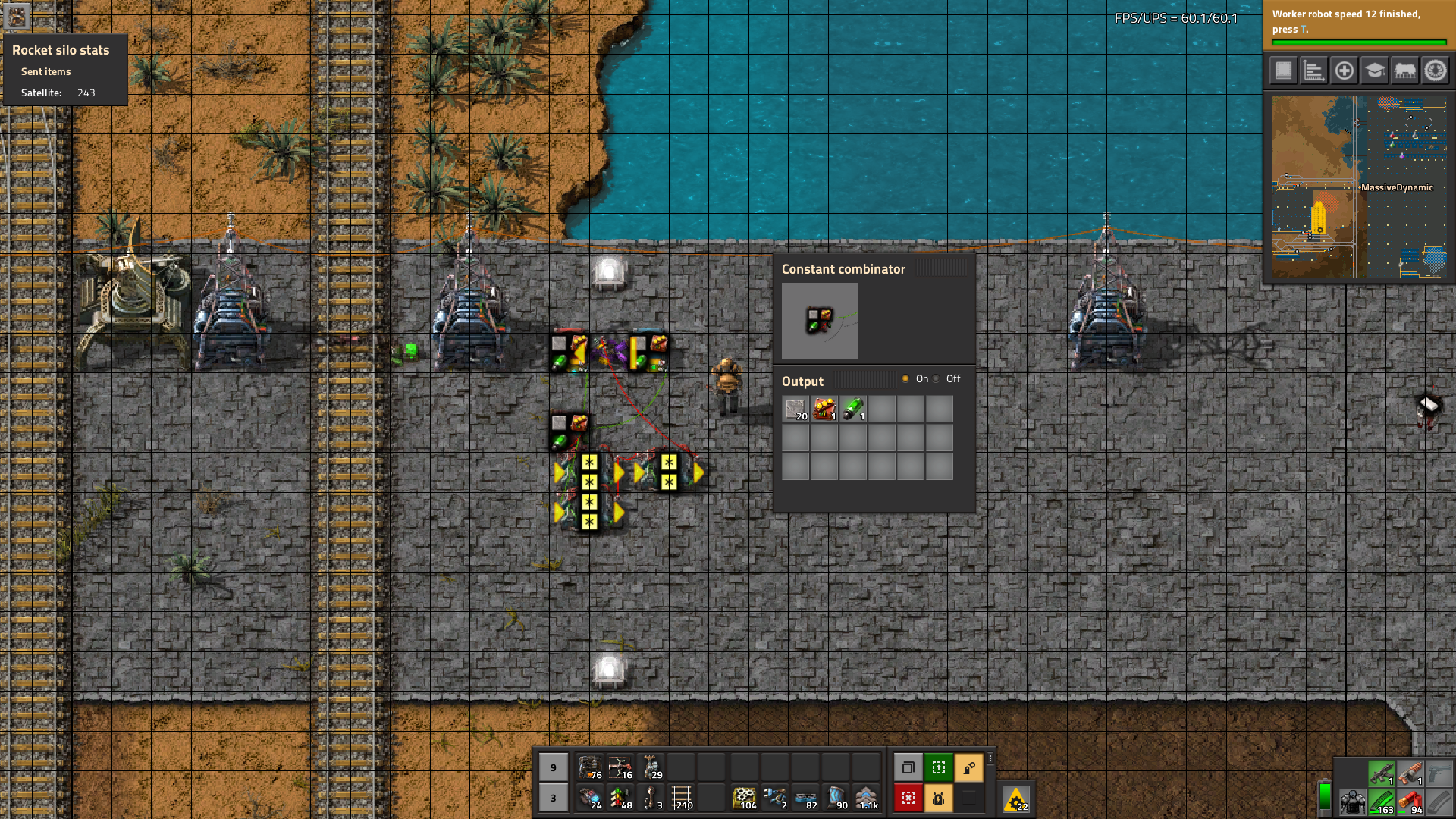Click the yellow gear alert icon
Image resolution: width=1456 pixels, height=819 pixels.
1016,799
